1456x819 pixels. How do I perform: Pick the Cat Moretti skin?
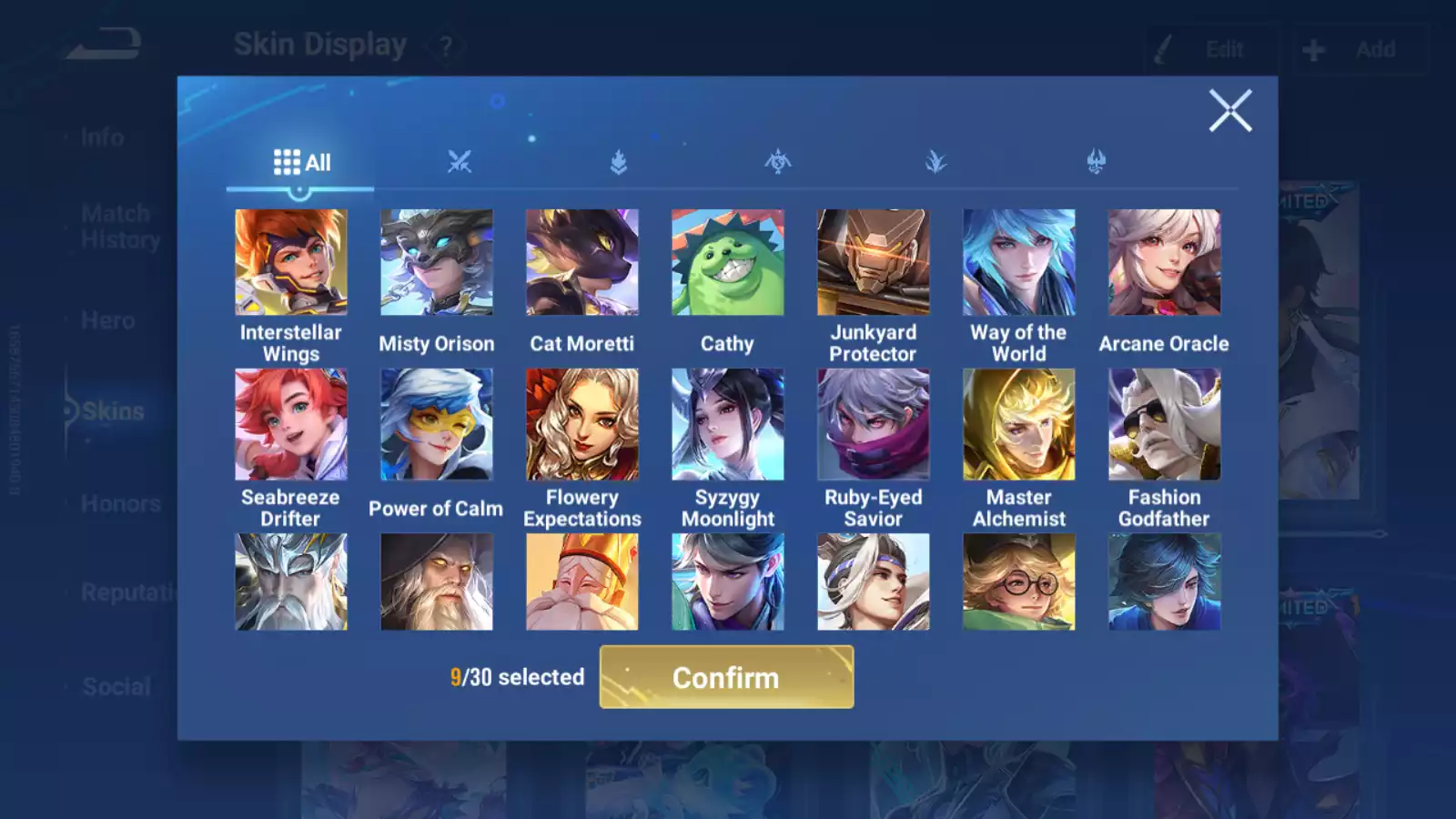[582, 263]
